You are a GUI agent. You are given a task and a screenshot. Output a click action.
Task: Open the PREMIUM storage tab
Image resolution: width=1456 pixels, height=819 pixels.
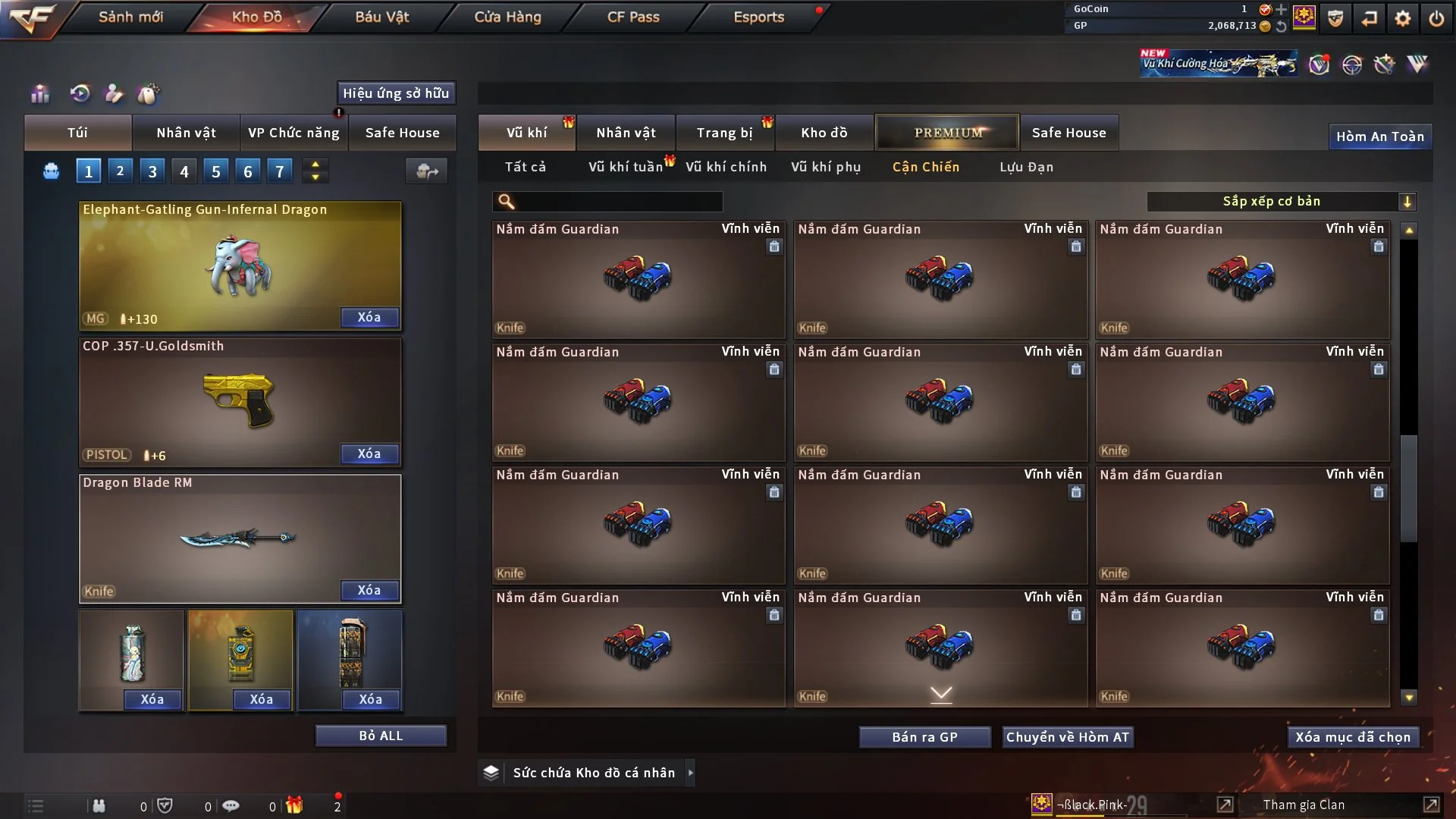pyautogui.click(x=947, y=133)
